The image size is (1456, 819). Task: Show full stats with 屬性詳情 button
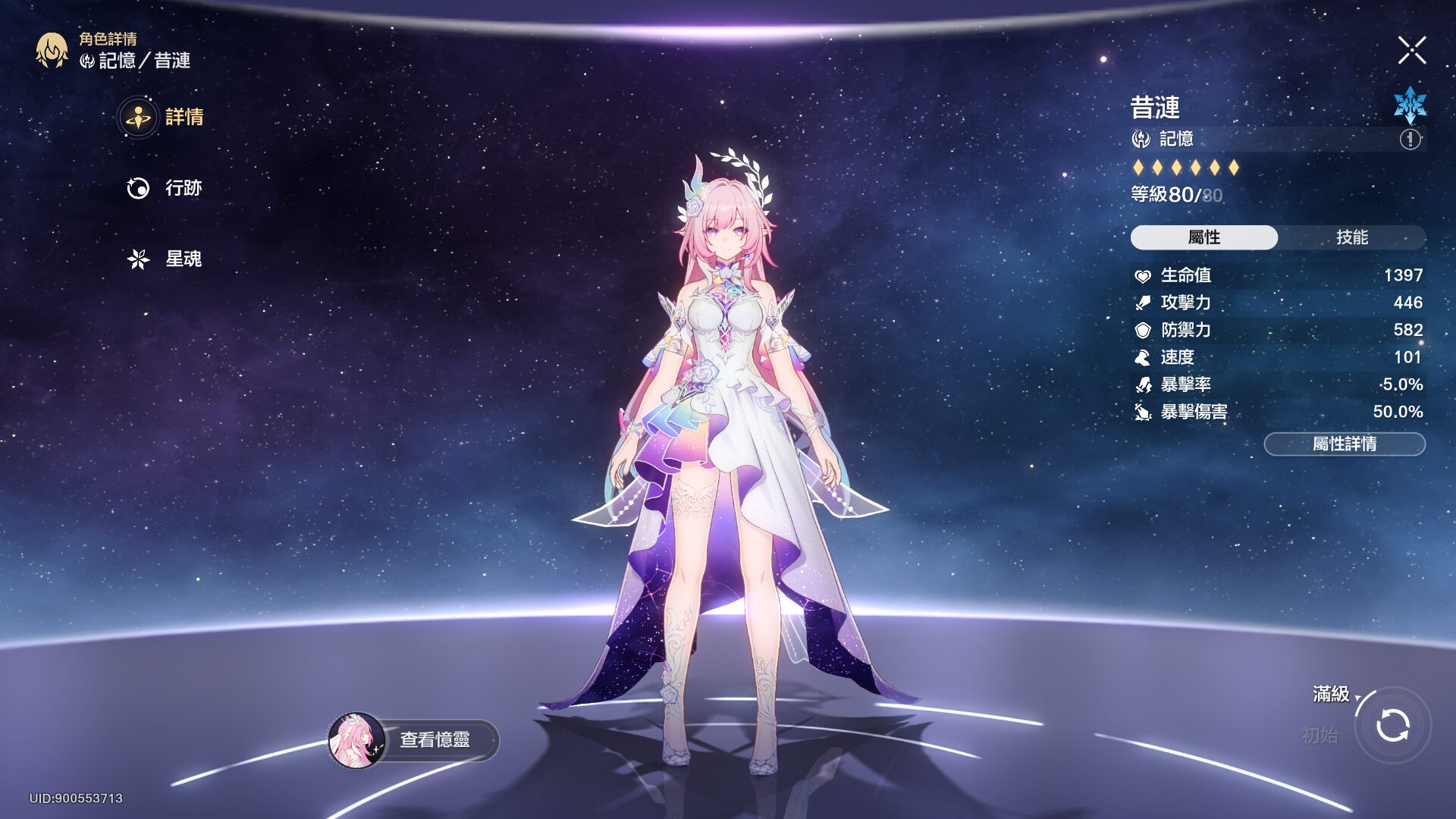[x=1344, y=444]
